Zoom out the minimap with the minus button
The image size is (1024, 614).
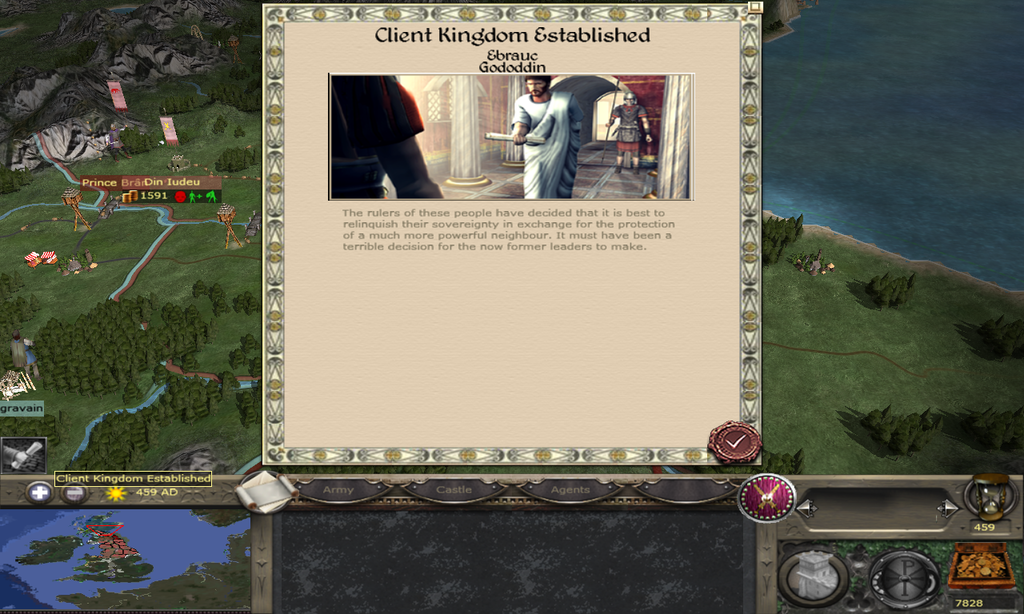click(74, 494)
